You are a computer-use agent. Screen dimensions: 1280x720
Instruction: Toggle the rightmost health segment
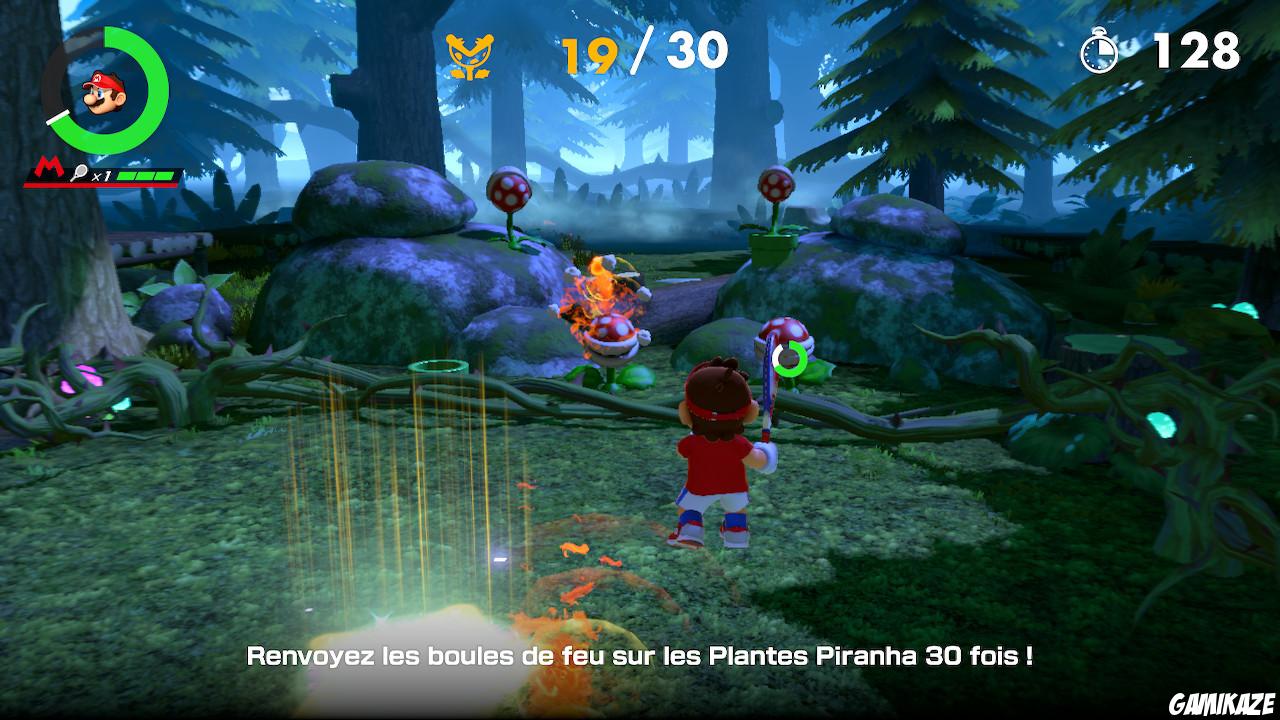click(x=166, y=175)
